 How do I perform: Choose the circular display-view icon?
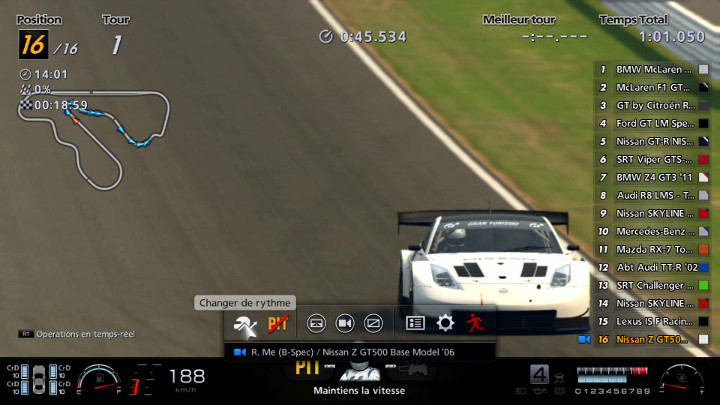[x=315, y=323]
